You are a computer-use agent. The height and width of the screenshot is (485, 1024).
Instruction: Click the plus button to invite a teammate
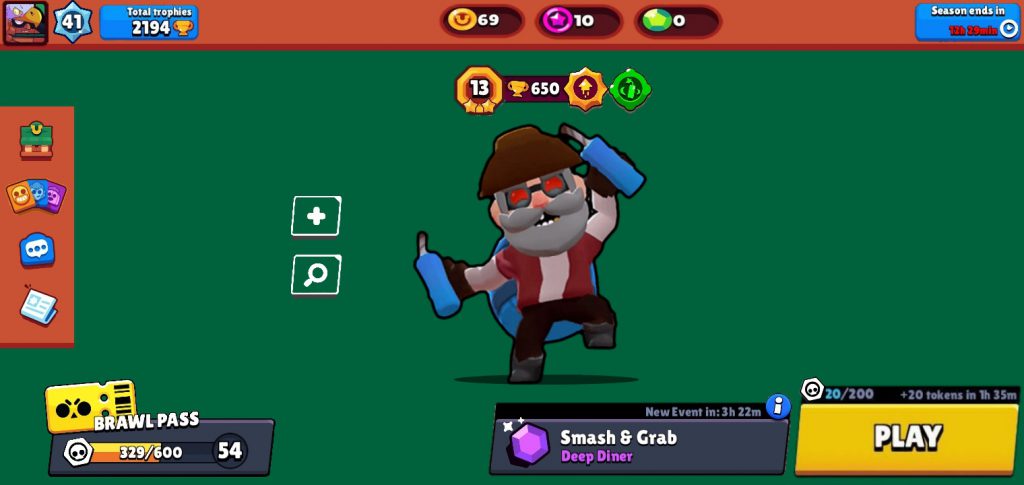[x=316, y=216]
